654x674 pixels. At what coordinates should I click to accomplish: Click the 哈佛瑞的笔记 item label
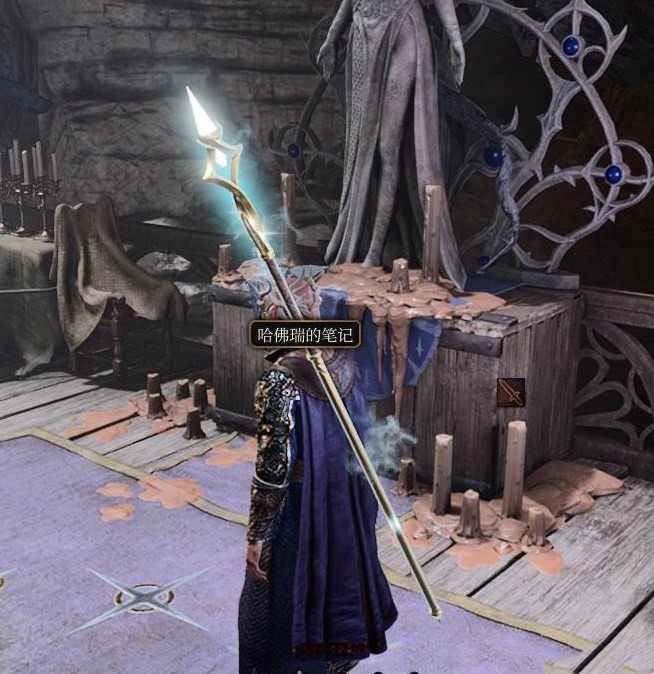[305, 334]
